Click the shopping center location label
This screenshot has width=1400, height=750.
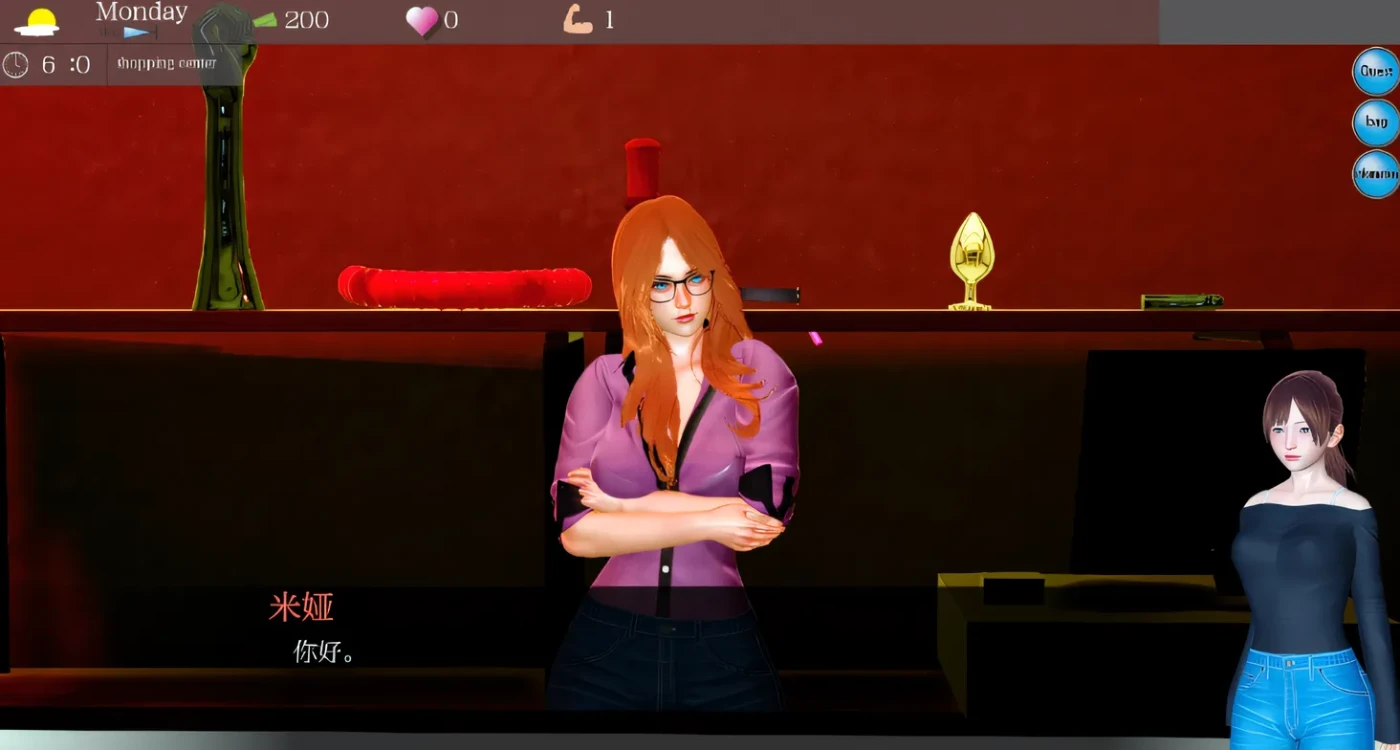tap(167, 62)
